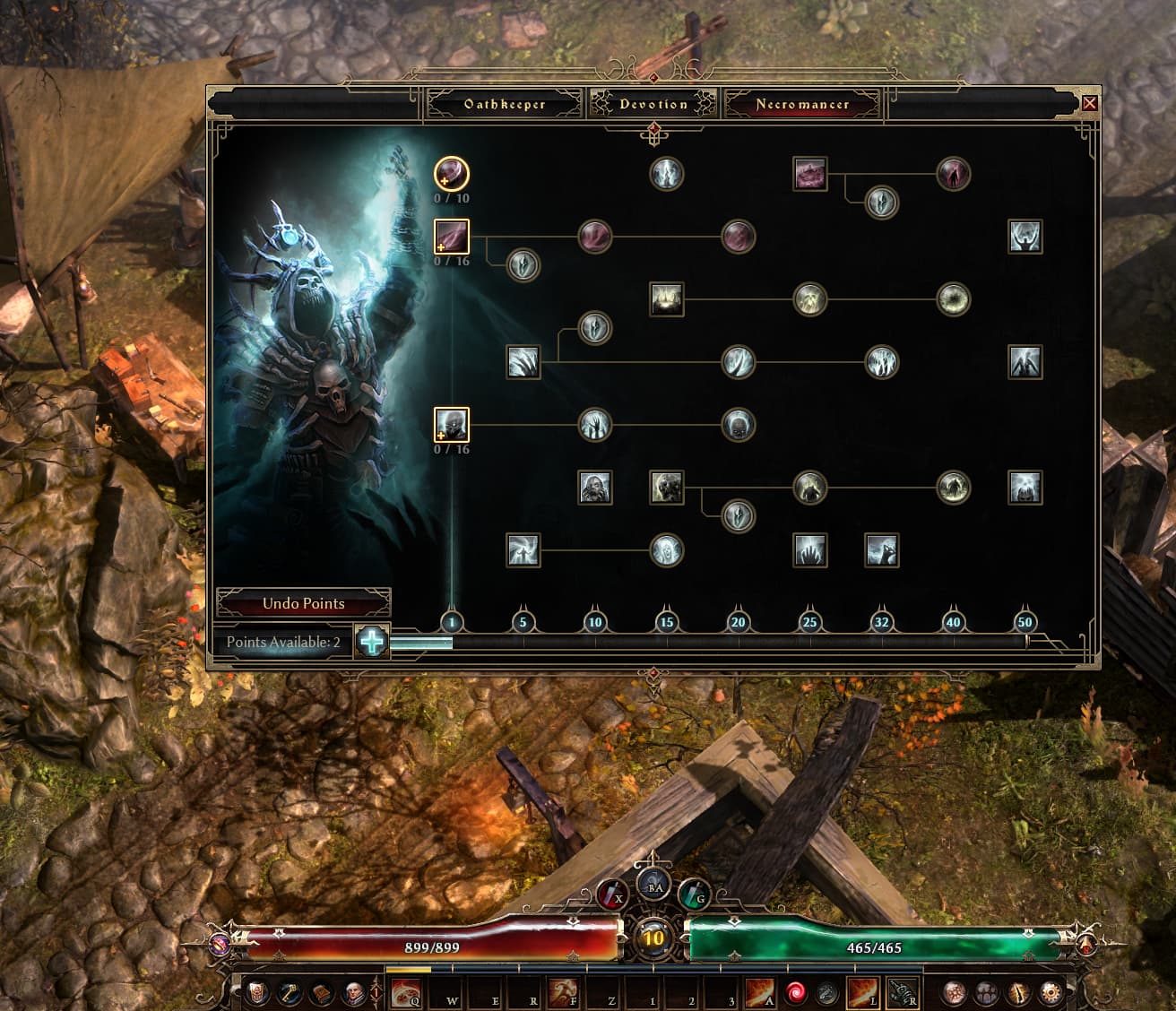Open the gear settings menu icon
Image resolution: width=1176 pixels, height=1011 pixels.
click(1051, 992)
